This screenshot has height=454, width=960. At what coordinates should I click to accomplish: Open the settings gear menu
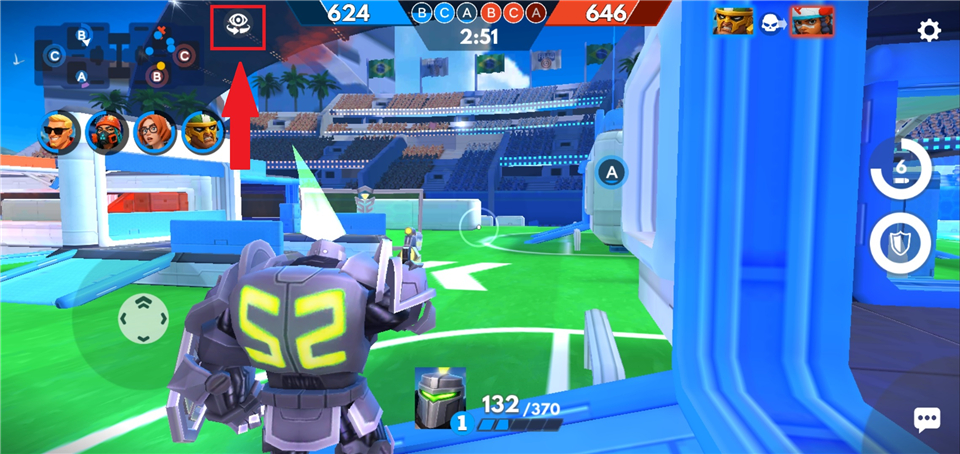point(929,31)
